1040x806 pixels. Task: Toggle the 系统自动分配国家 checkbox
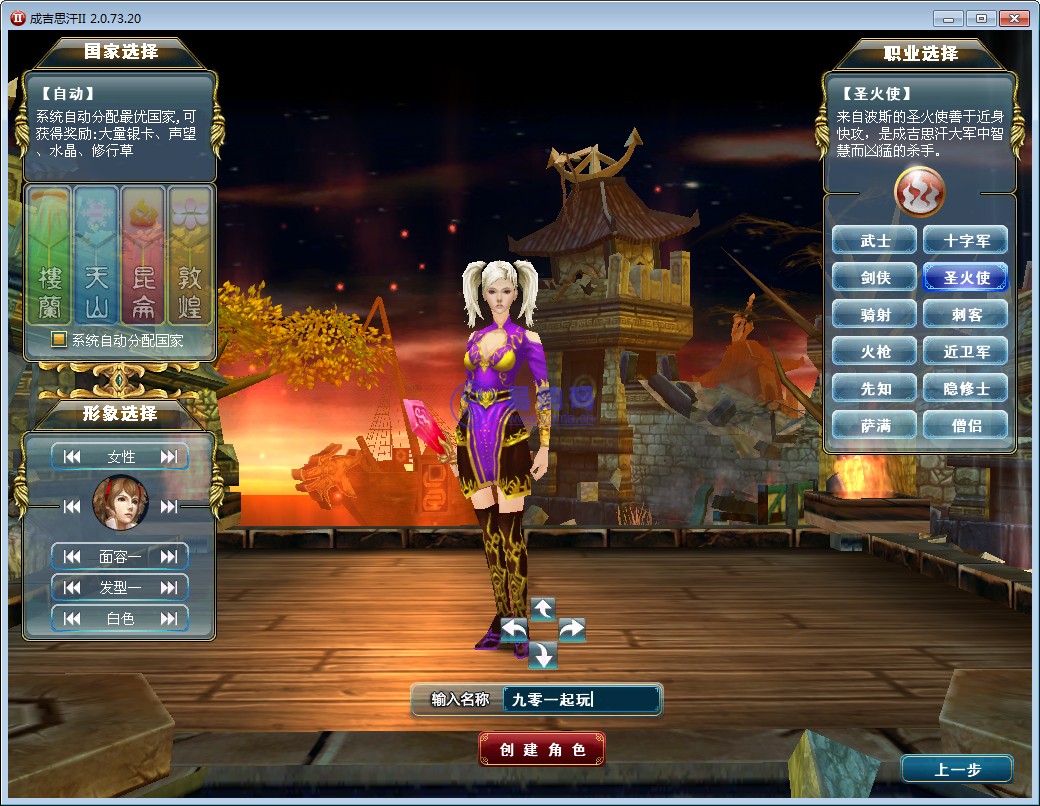pos(59,340)
